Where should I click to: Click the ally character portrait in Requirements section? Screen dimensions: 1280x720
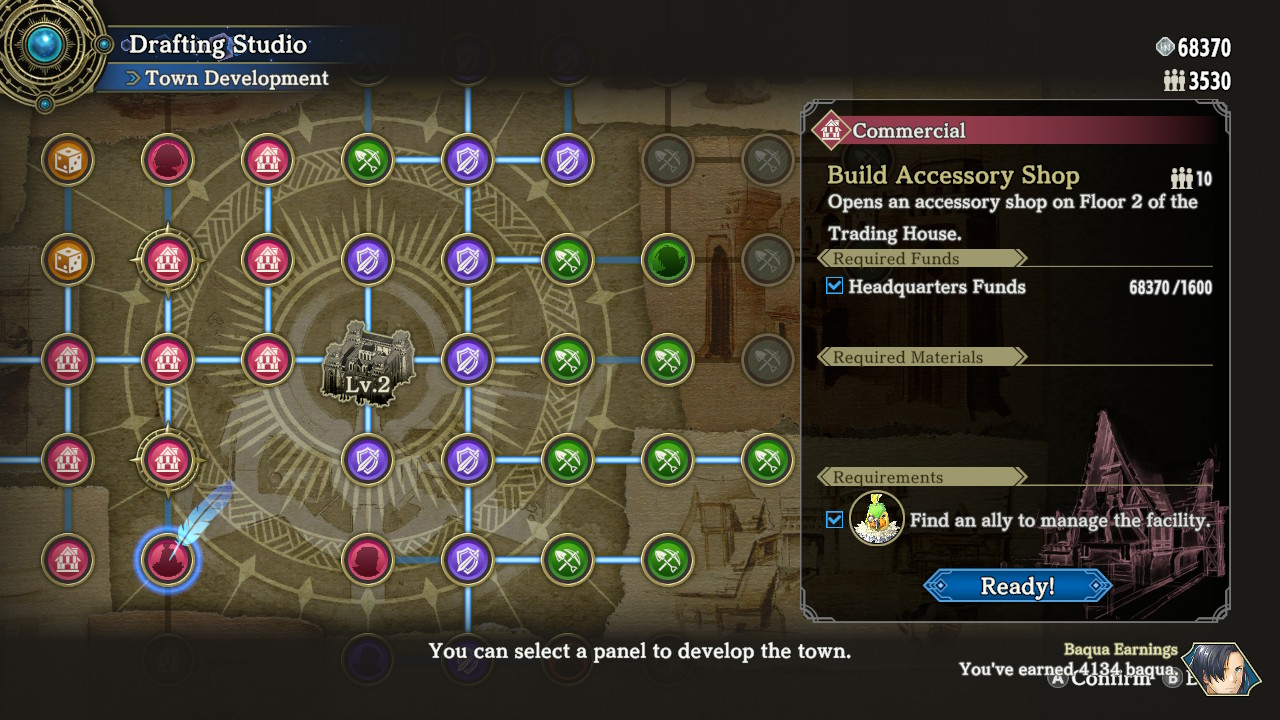[876, 520]
